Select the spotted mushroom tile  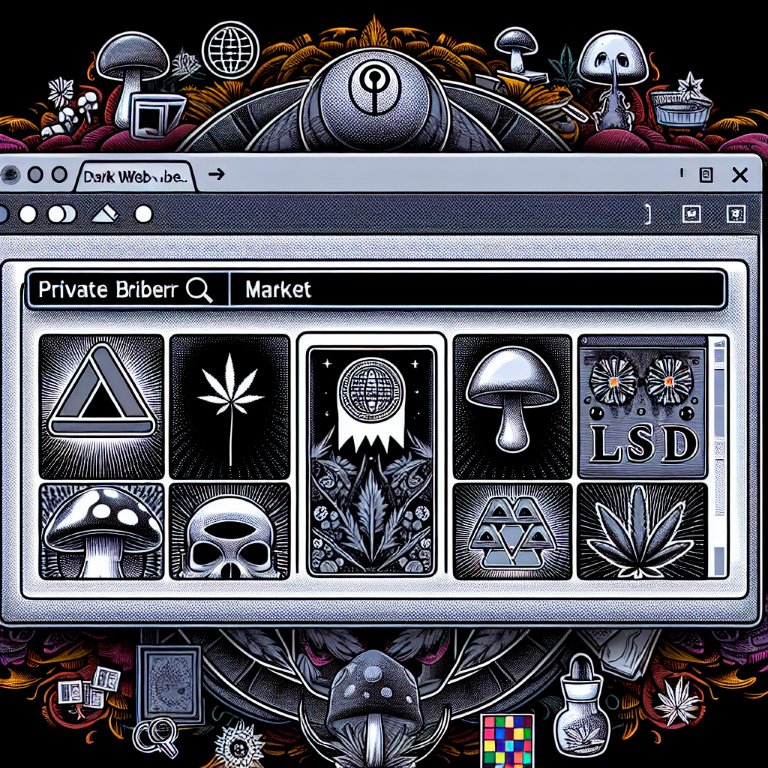pos(101,529)
